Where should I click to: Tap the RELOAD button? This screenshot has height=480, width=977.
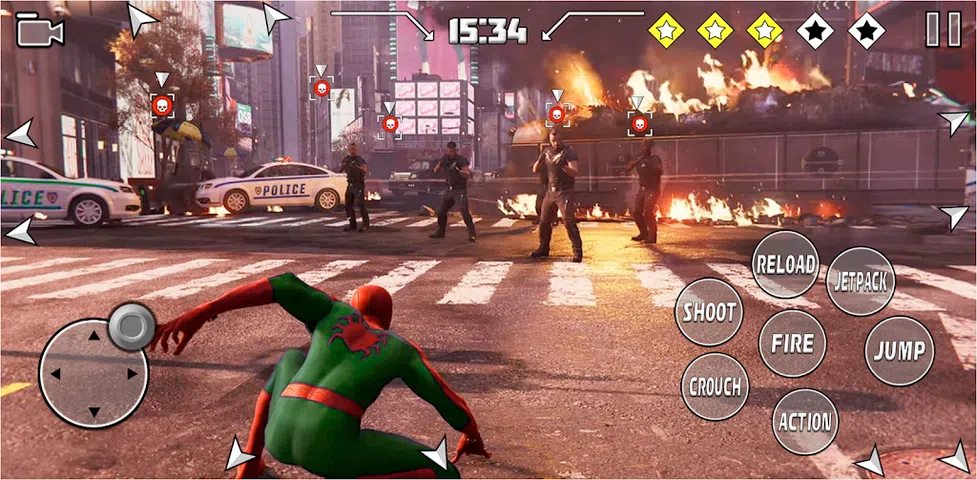coord(785,265)
